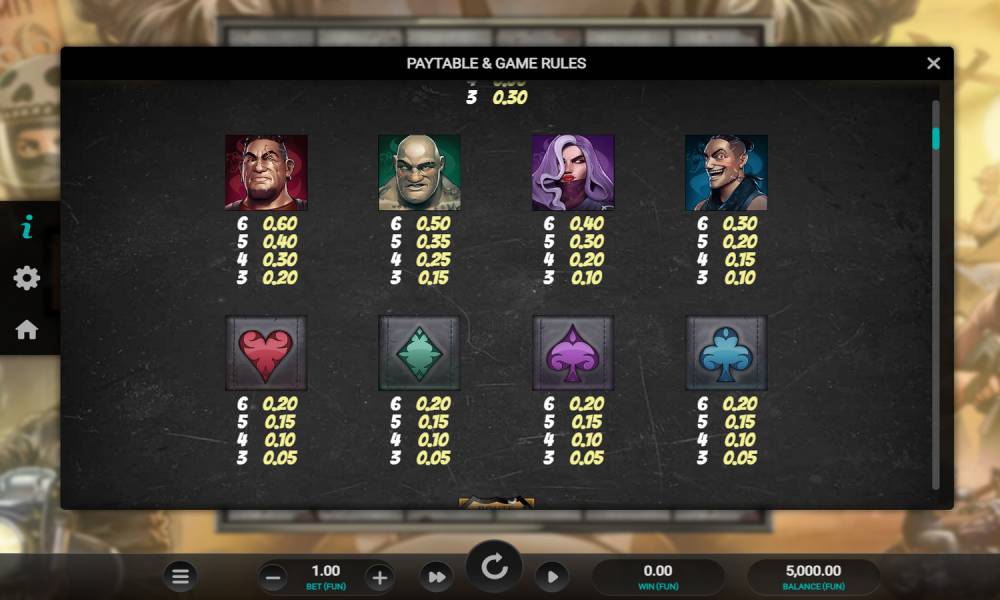Screen dimensions: 1000x600
Task: Spin the reels
Action: point(494,568)
